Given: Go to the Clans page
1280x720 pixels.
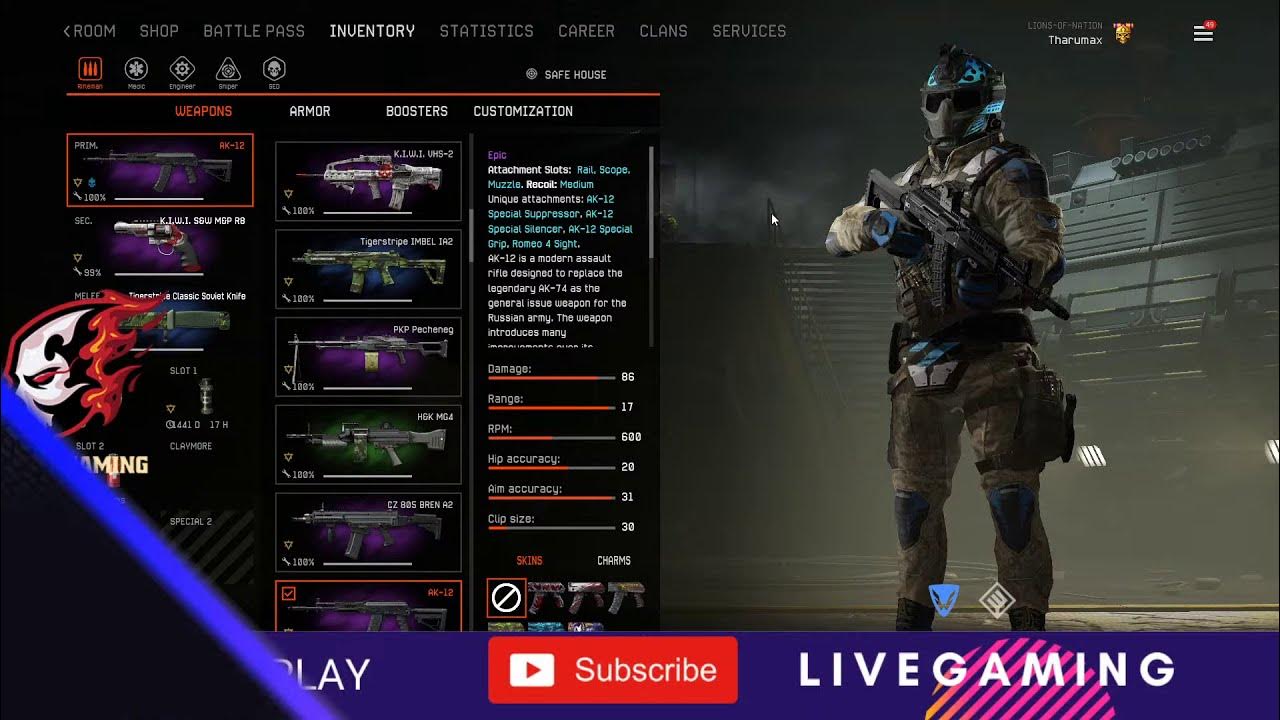Looking at the screenshot, I should pos(663,31).
